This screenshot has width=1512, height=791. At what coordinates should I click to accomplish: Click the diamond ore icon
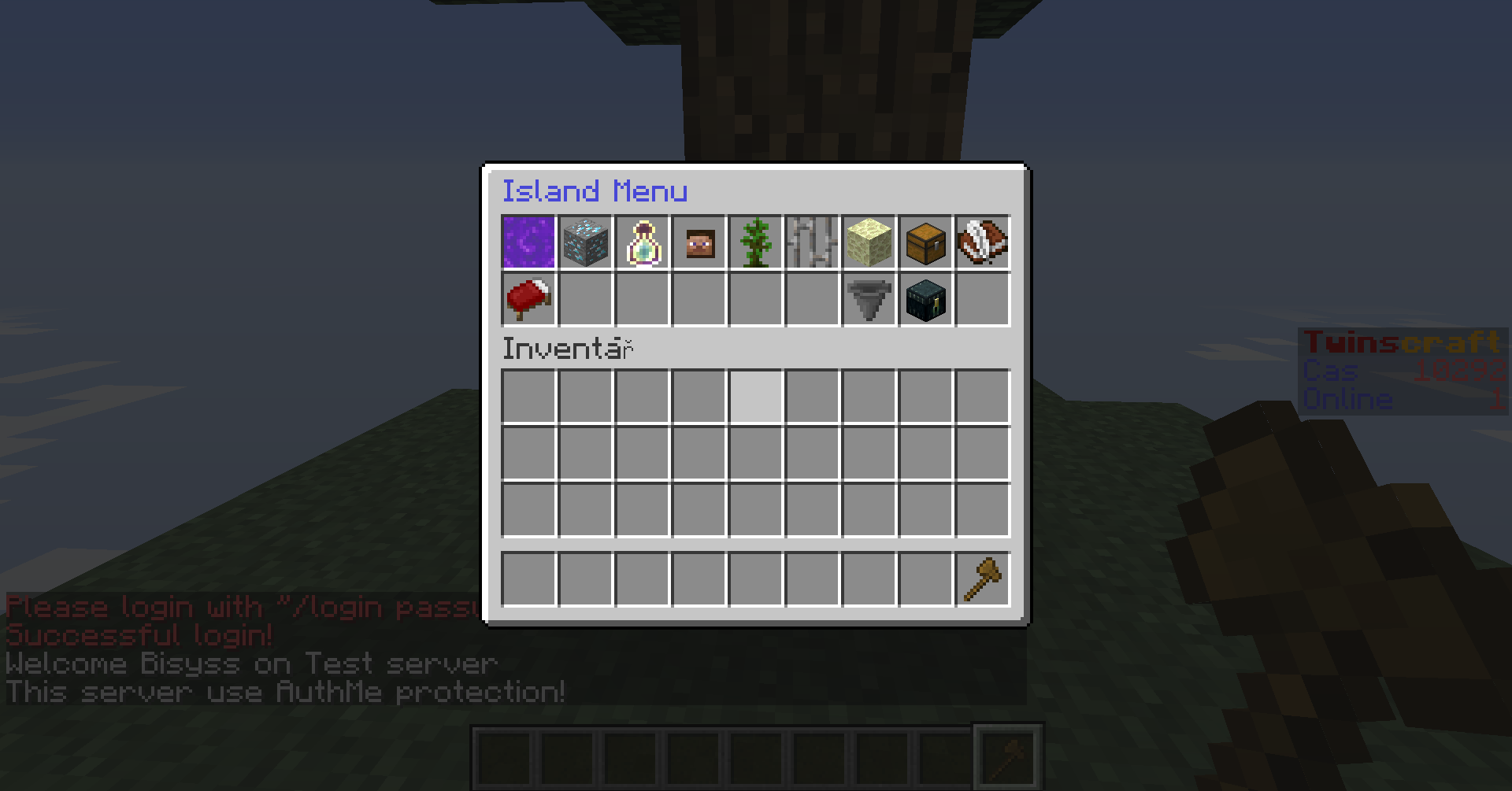(x=584, y=242)
